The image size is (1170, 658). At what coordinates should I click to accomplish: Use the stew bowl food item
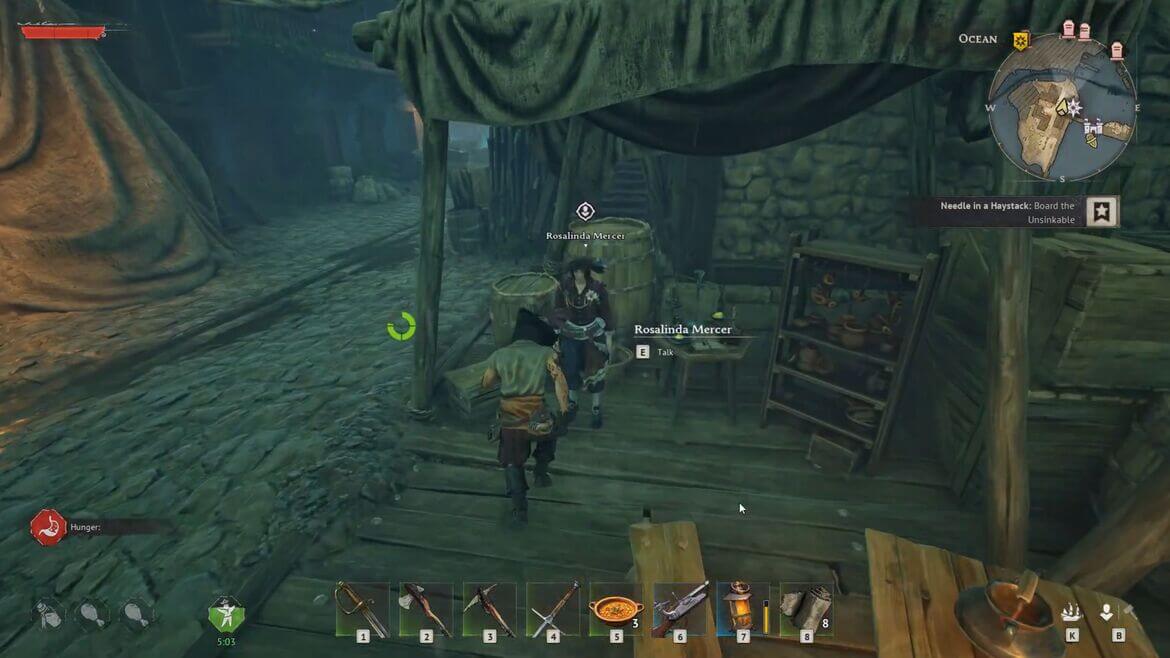click(616, 609)
